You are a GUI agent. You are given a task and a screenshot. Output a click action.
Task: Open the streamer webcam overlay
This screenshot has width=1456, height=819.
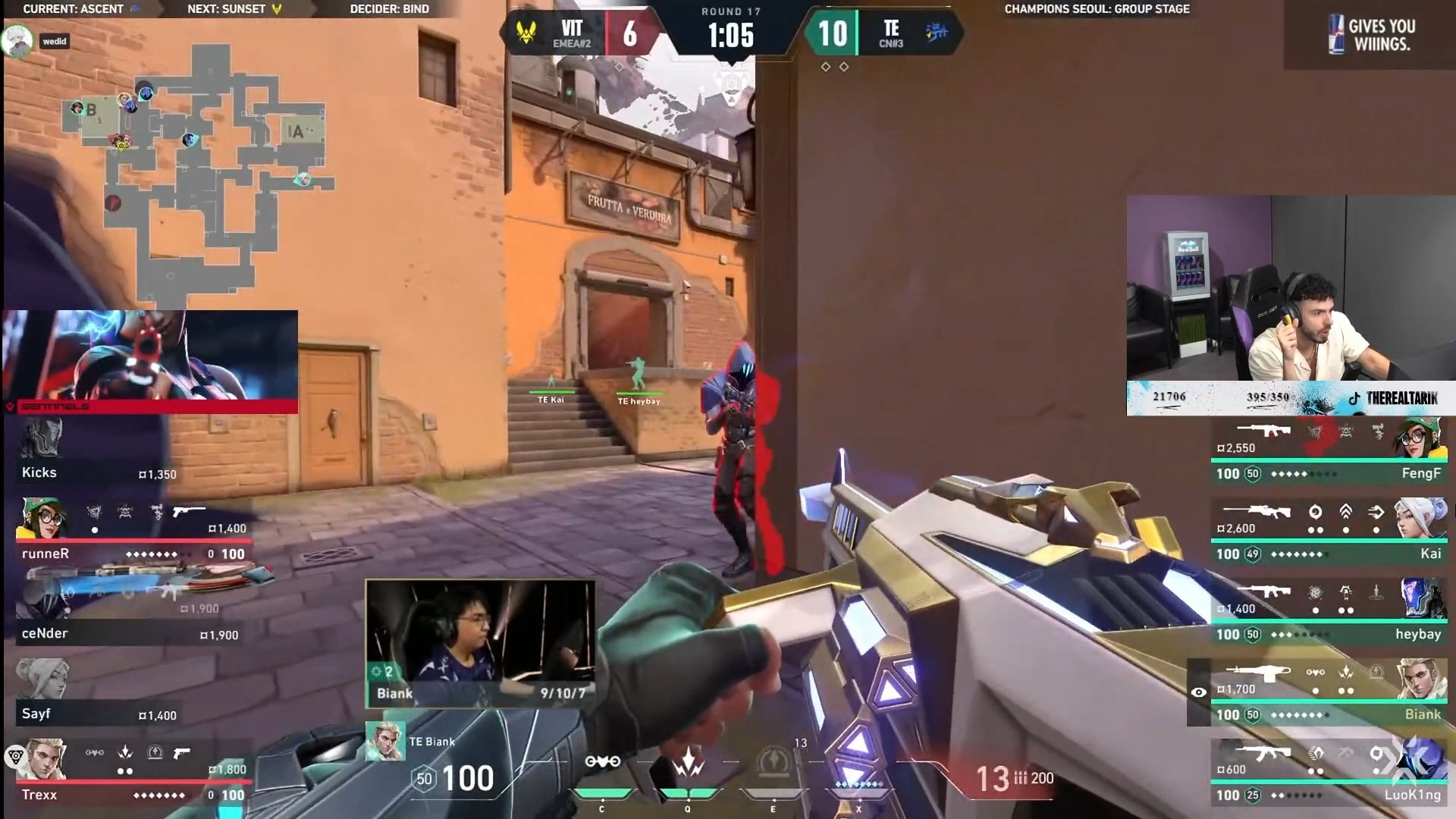click(x=1291, y=288)
